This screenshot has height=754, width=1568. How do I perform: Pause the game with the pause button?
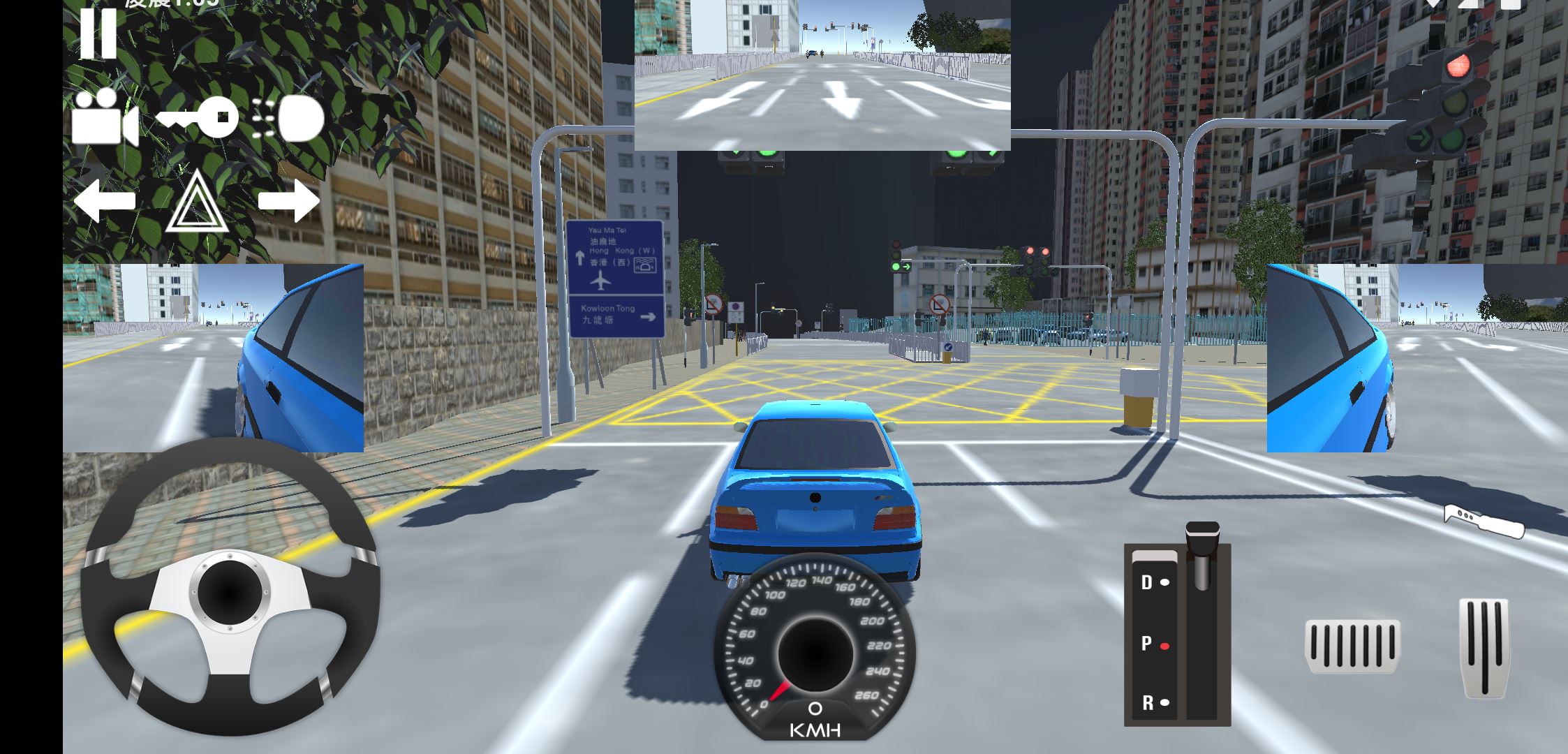[98, 33]
